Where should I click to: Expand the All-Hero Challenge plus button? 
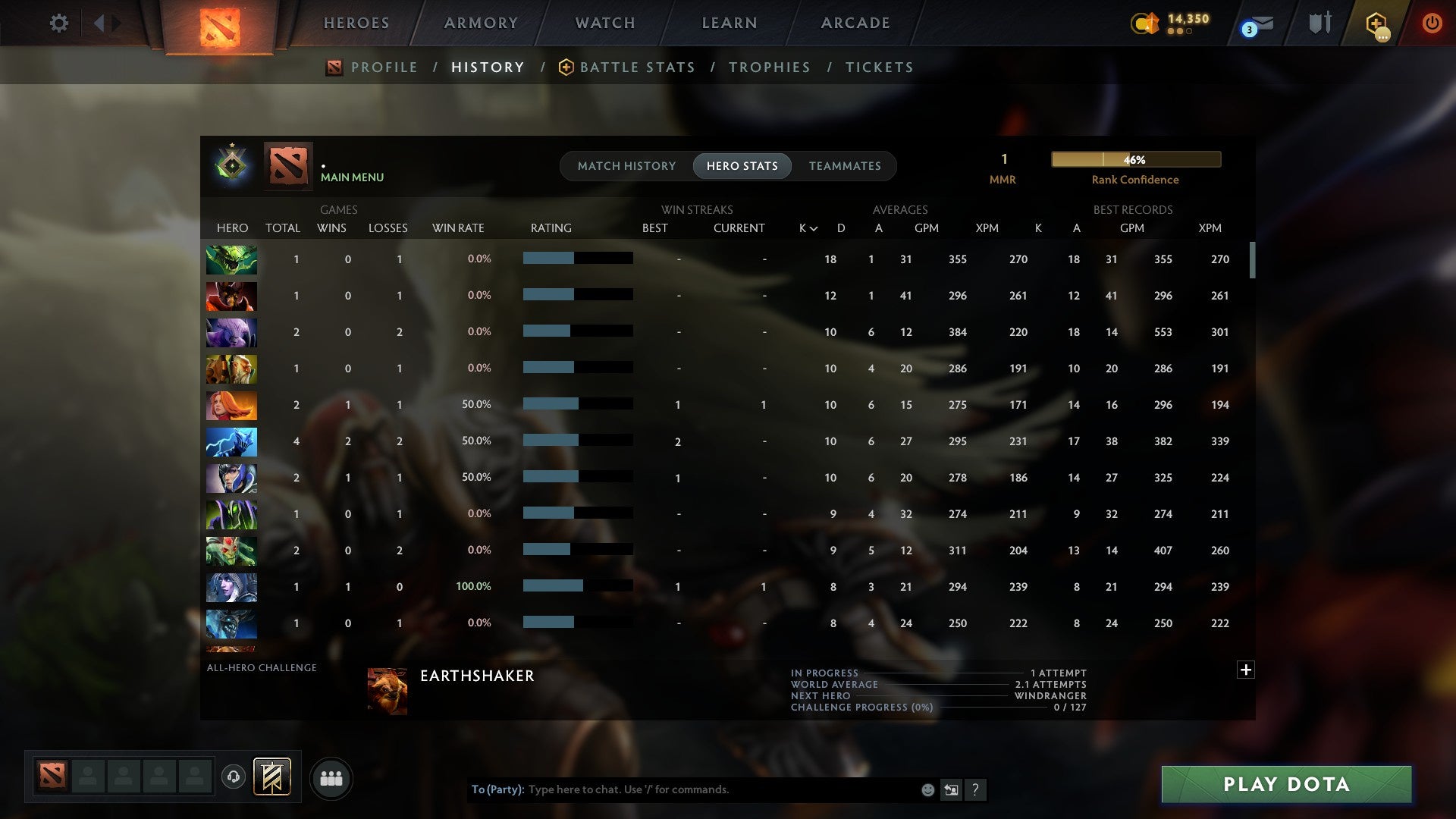pos(1246,670)
